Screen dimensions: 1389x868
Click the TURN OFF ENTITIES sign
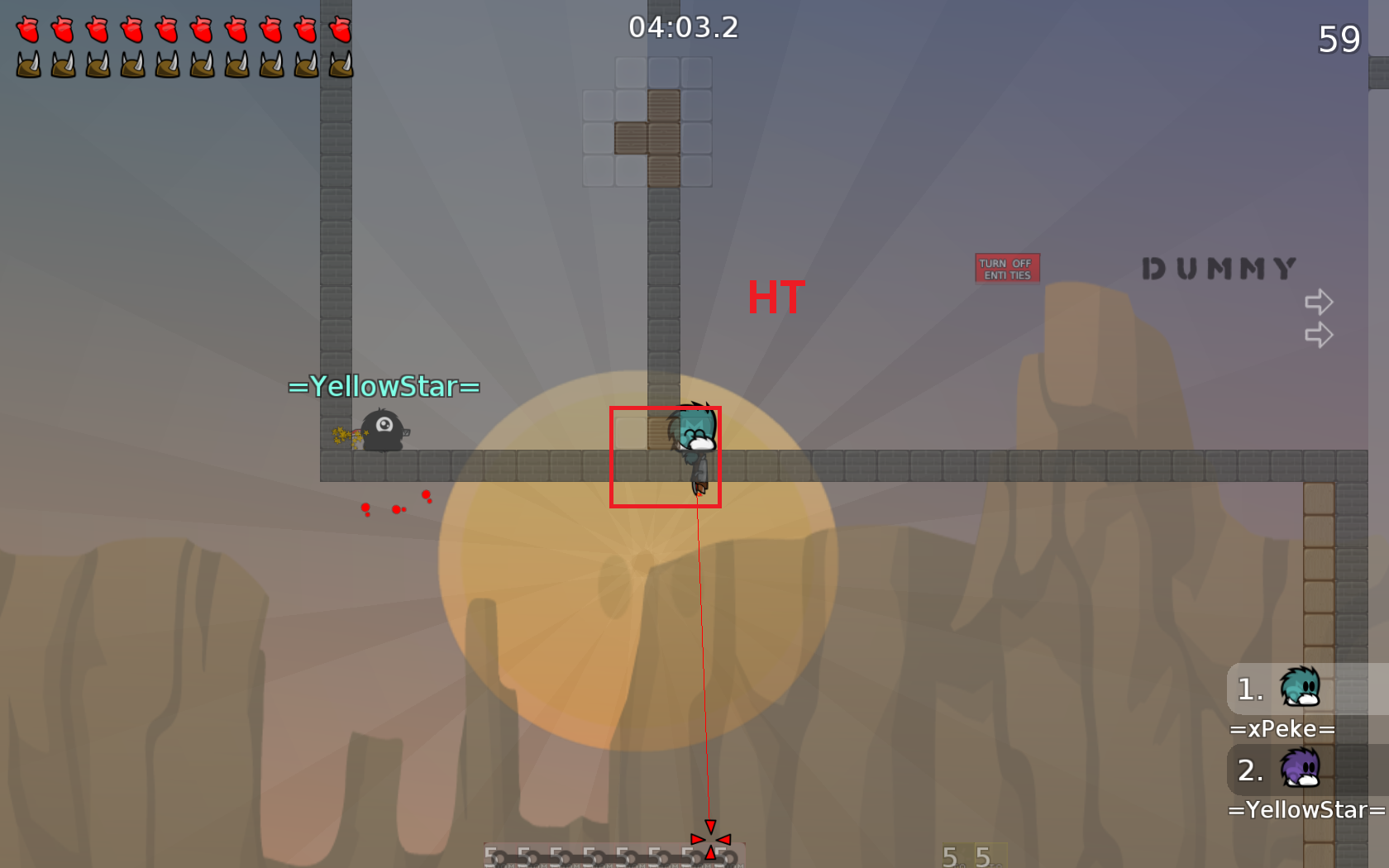coord(1007,268)
